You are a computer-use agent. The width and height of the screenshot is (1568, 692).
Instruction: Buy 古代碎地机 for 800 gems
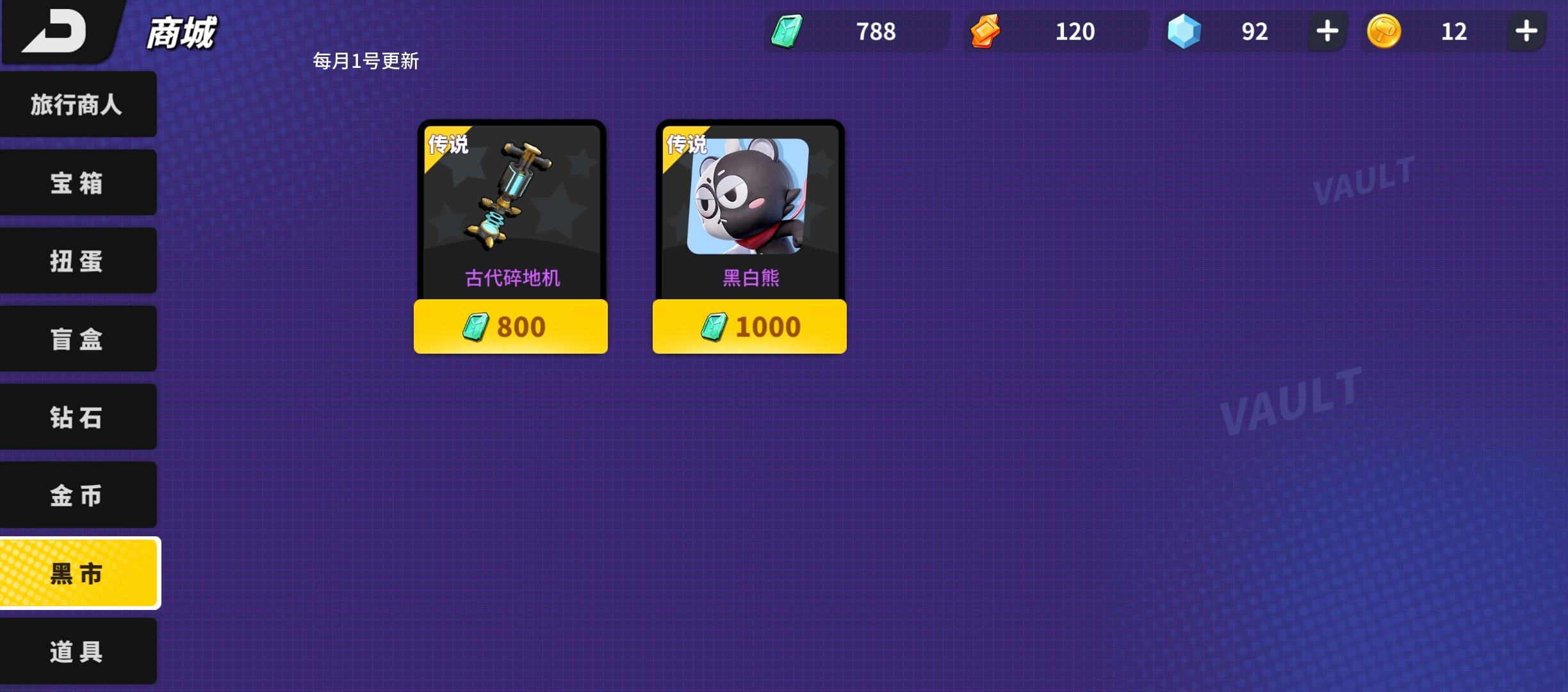tap(510, 326)
